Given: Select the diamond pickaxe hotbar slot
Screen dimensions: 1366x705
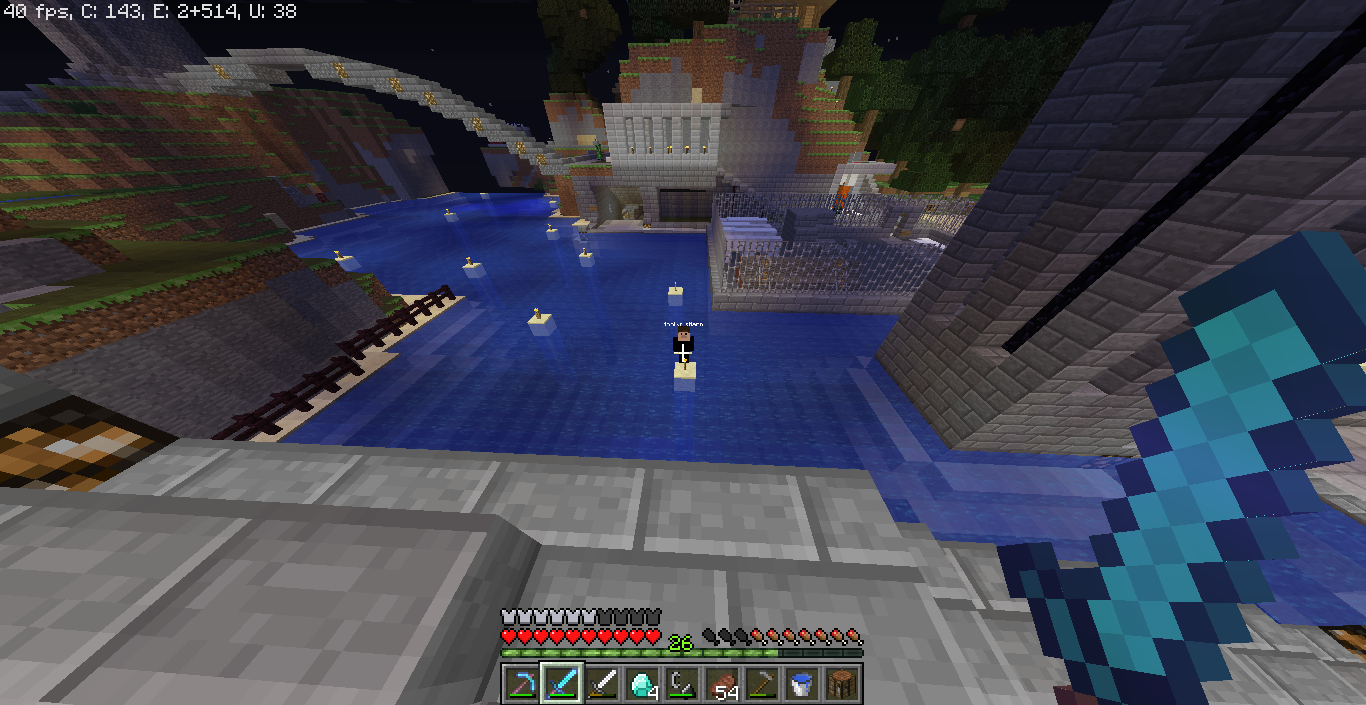Looking at the screenshot, I should click(x=522, y=684).
